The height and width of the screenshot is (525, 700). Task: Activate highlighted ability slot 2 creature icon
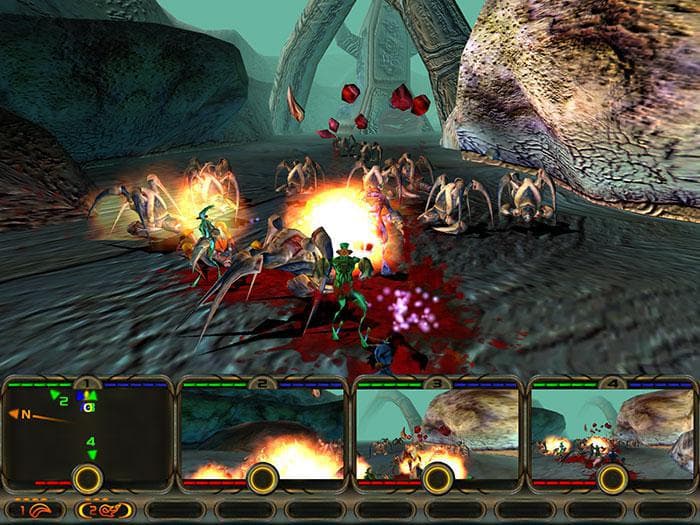[x=106, y=509]
